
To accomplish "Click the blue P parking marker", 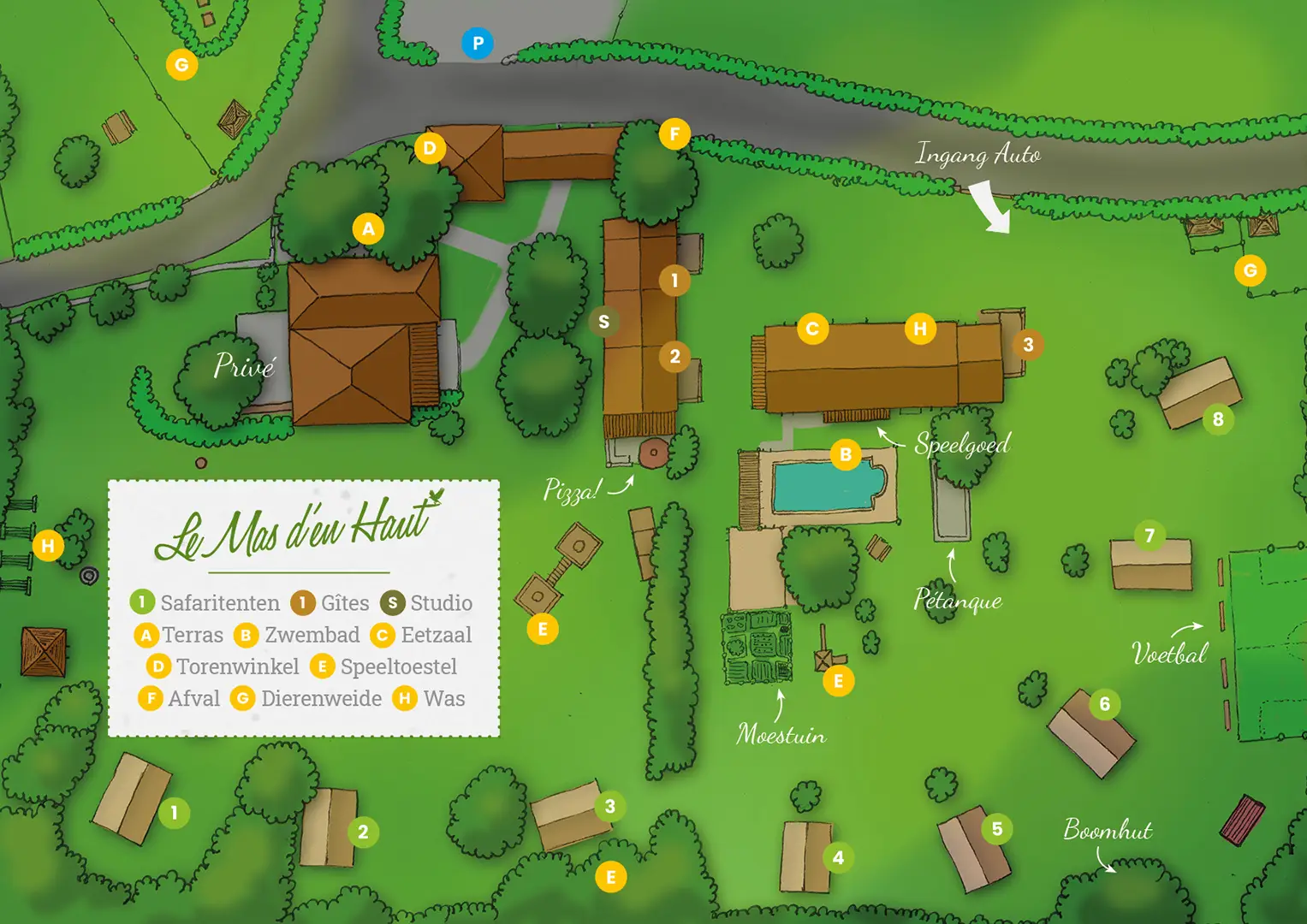I will pos(478,43).
